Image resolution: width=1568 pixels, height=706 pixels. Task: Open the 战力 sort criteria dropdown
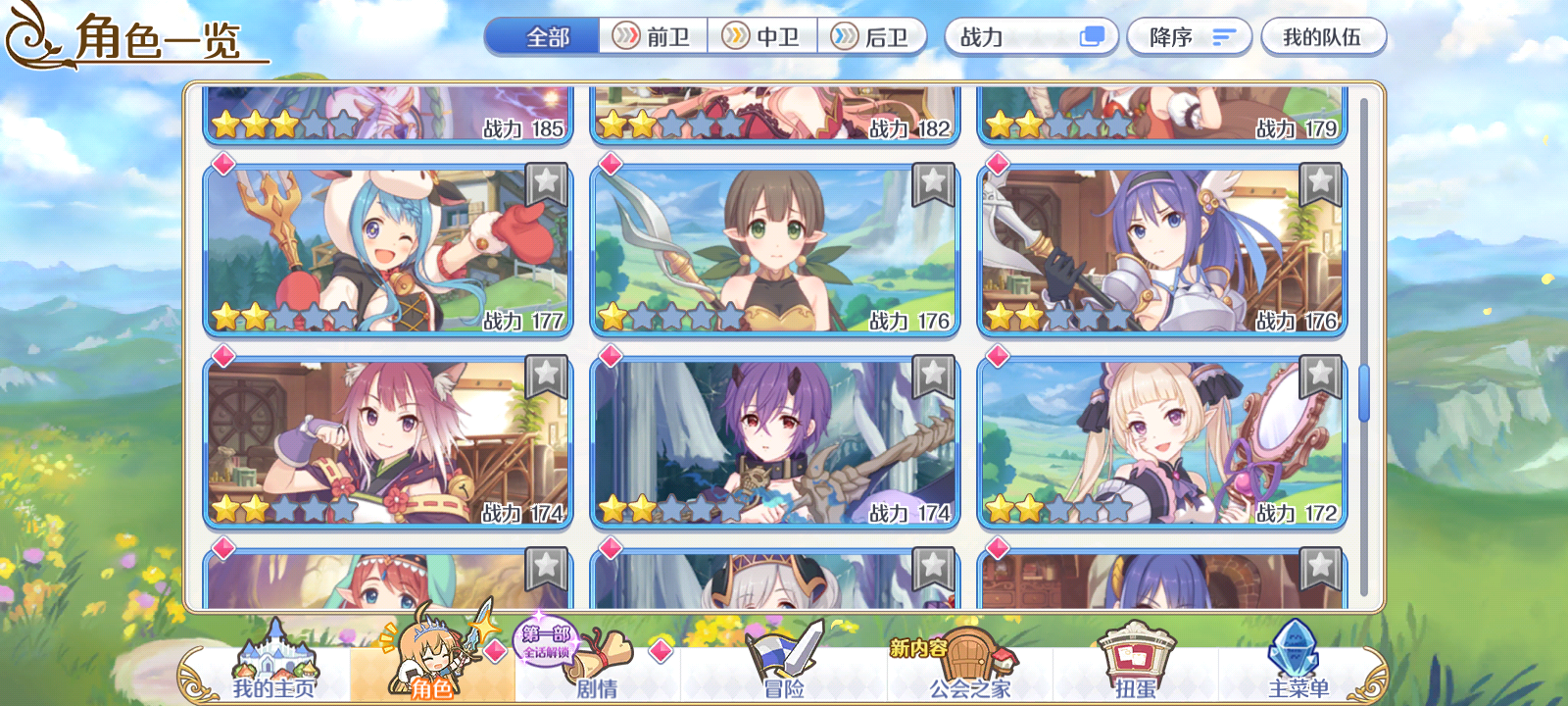(1019, 36)
